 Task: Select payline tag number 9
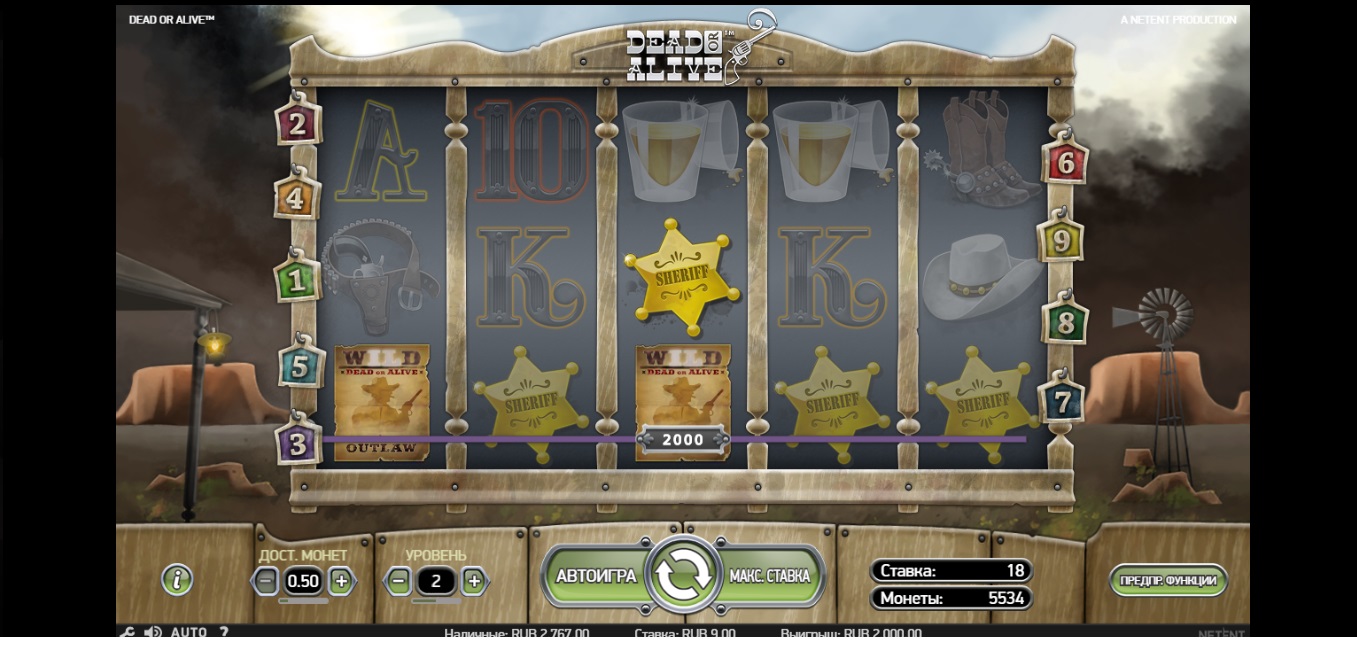(x=1060, y=241)
